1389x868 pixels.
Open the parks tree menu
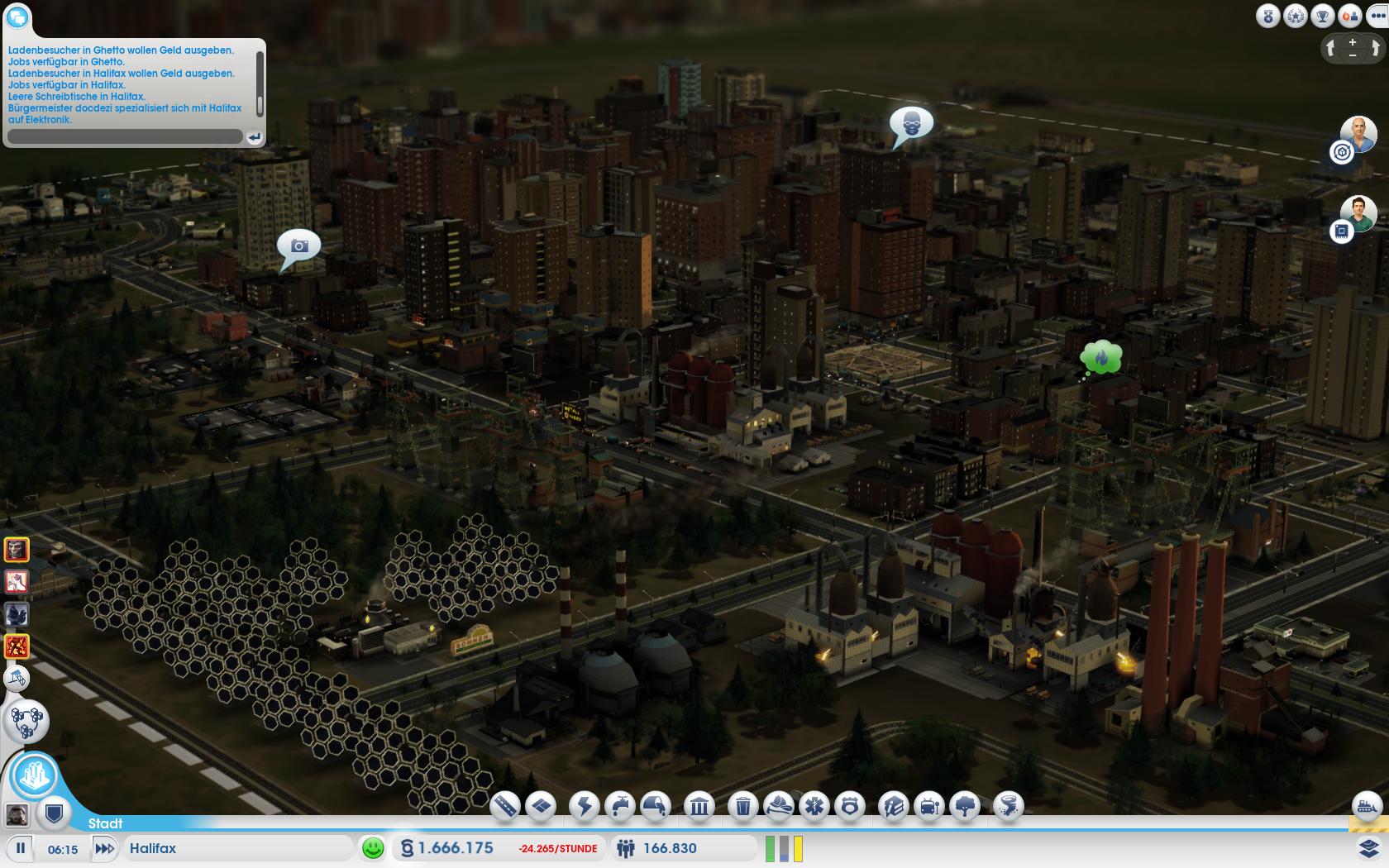click(x=966, y=805)
